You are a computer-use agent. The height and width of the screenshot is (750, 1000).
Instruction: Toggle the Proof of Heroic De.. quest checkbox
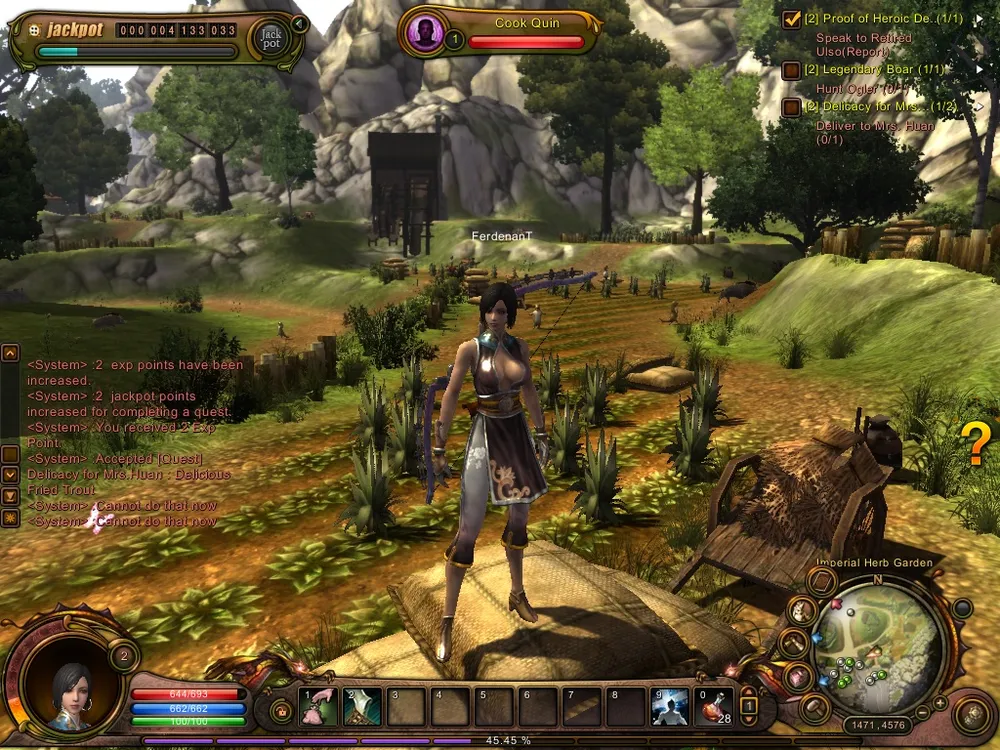[x=791, y=19]
